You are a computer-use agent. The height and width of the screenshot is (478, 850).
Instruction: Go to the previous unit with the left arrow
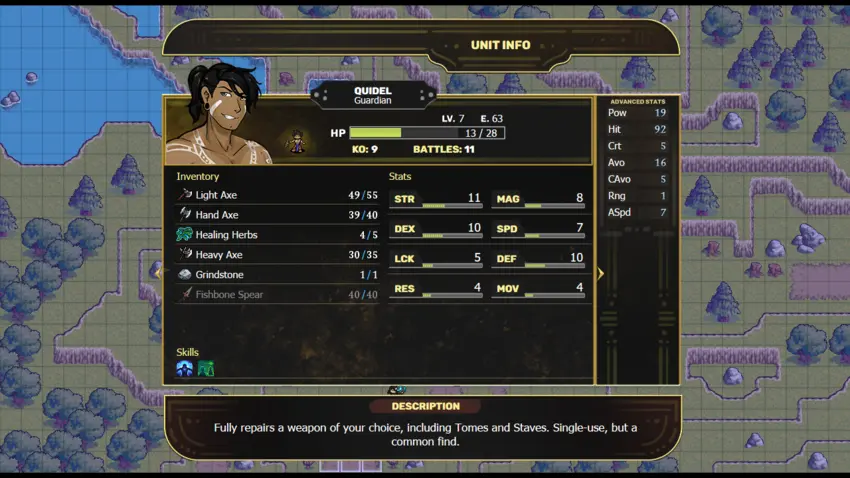point(157,273)
